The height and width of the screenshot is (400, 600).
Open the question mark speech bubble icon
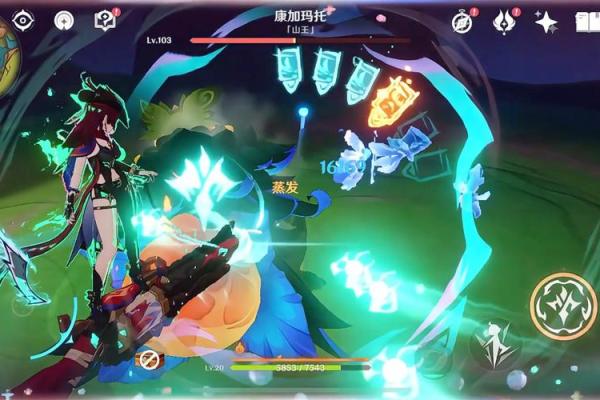(105, 20)
